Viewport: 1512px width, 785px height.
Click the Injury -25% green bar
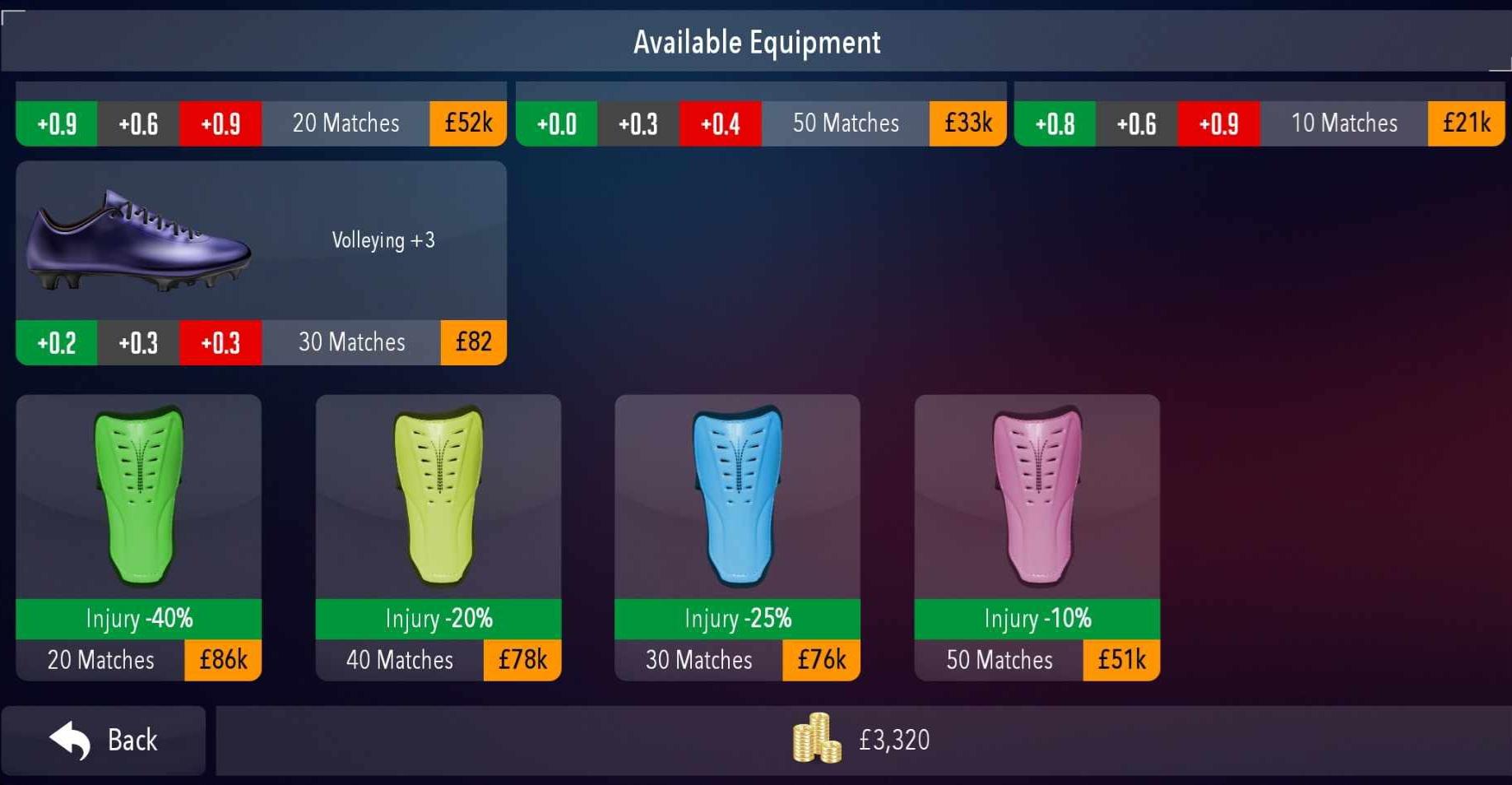click(737, 618)
